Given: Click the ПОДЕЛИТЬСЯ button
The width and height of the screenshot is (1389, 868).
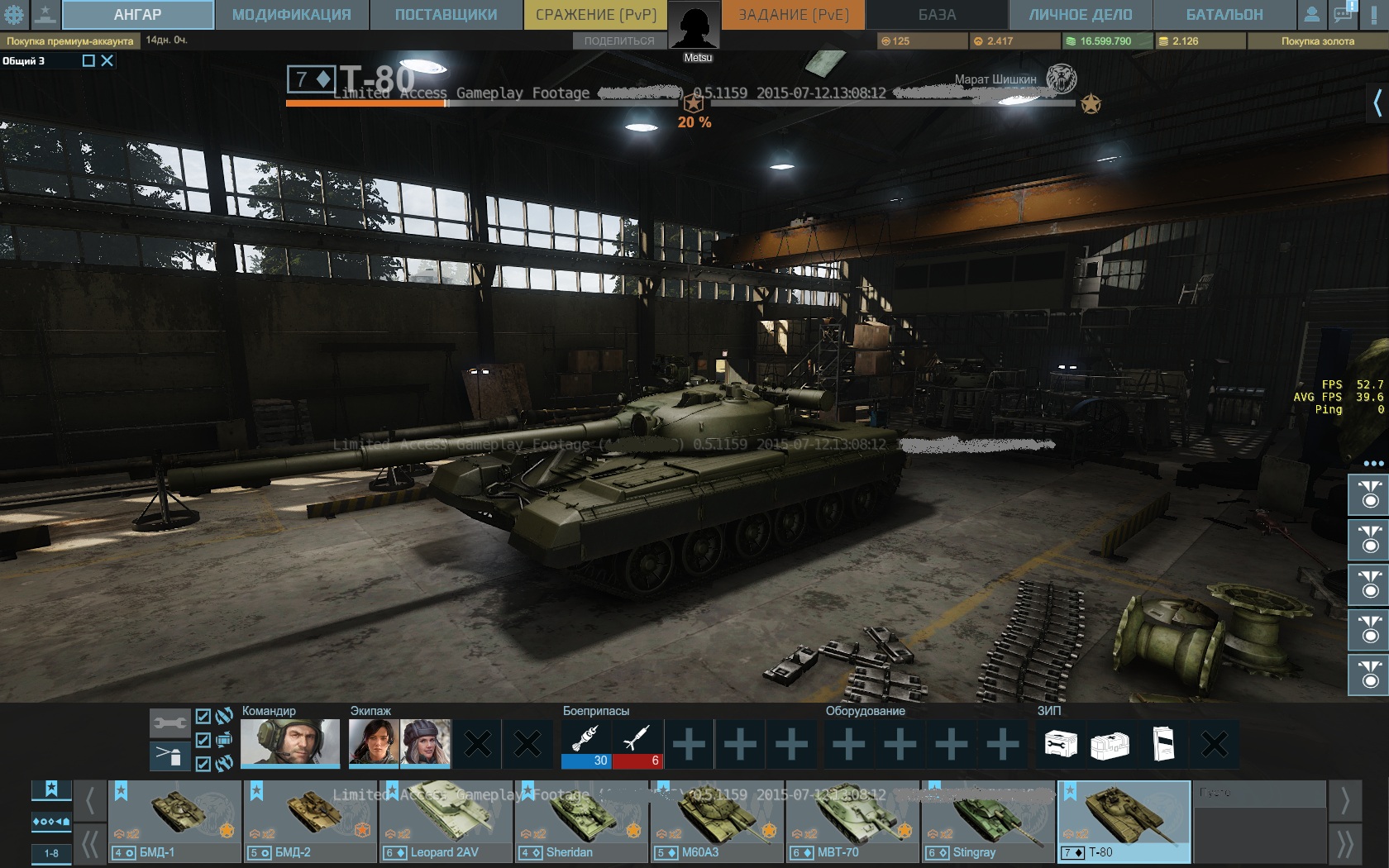Looking at the screenshot, I should tap(619, 41).
